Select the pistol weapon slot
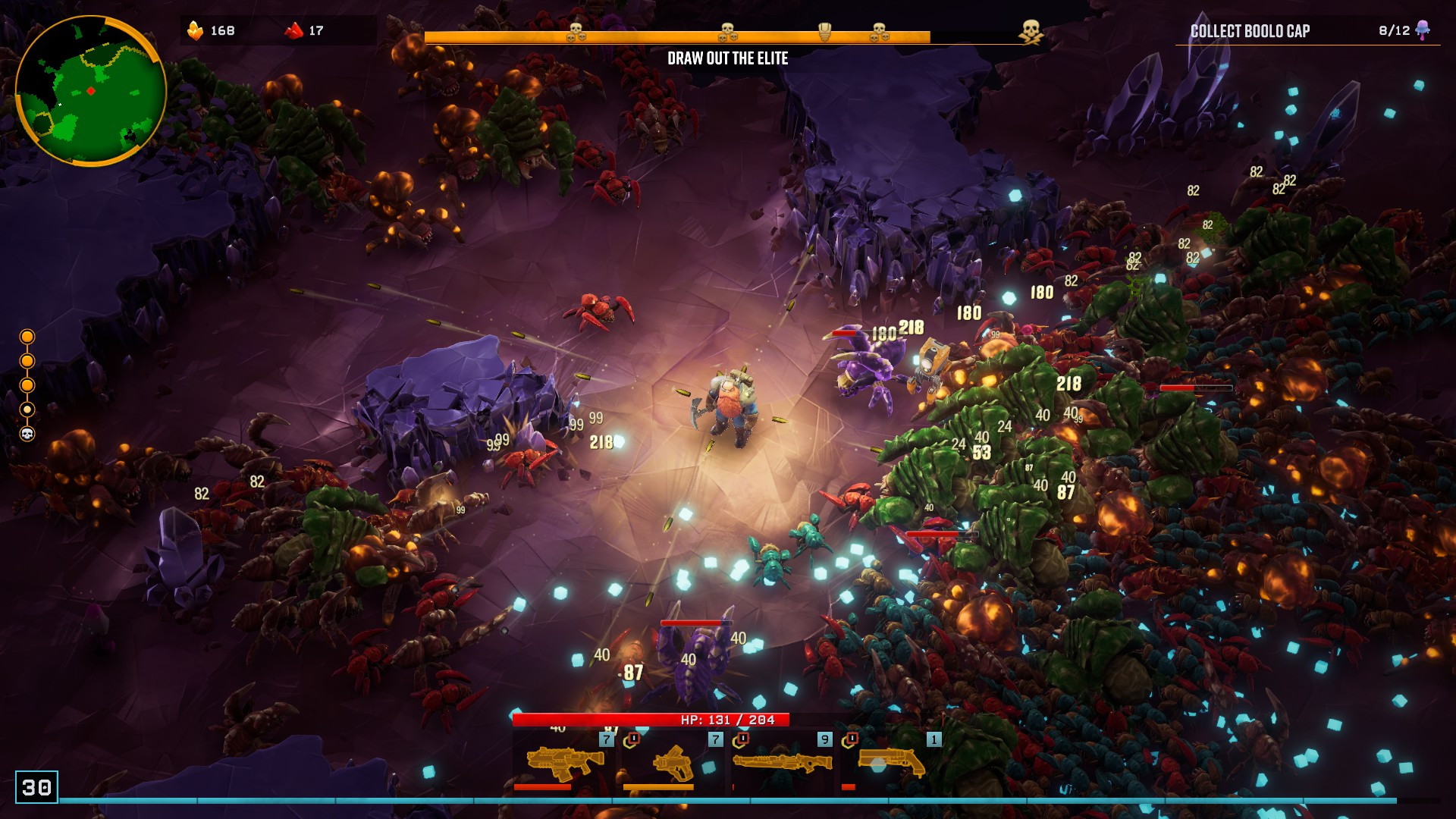Viewport: 1456px width, 819px height. point(673,762)
